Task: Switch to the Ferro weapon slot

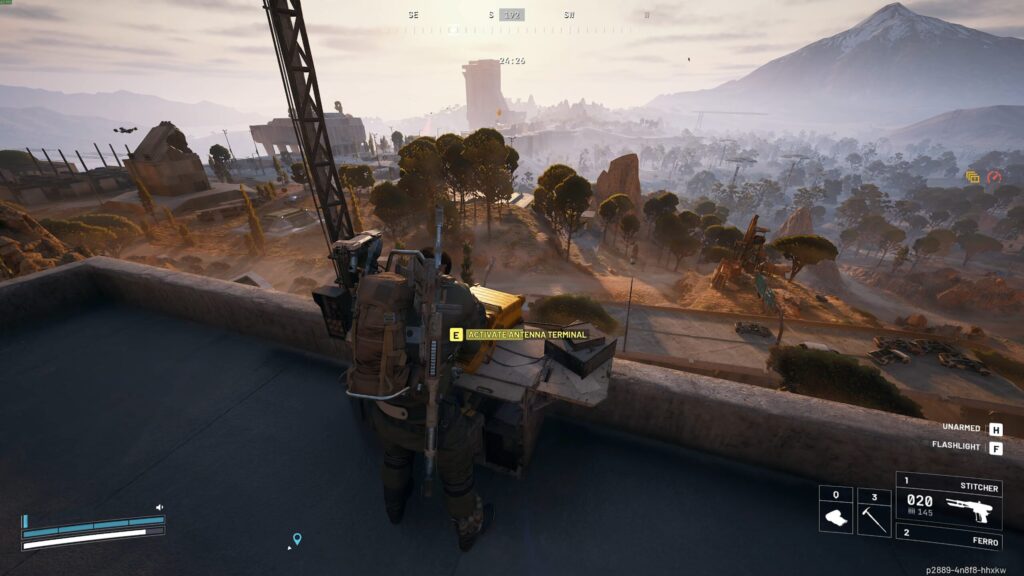Action: pyautogui.click(x=947, y=538)
